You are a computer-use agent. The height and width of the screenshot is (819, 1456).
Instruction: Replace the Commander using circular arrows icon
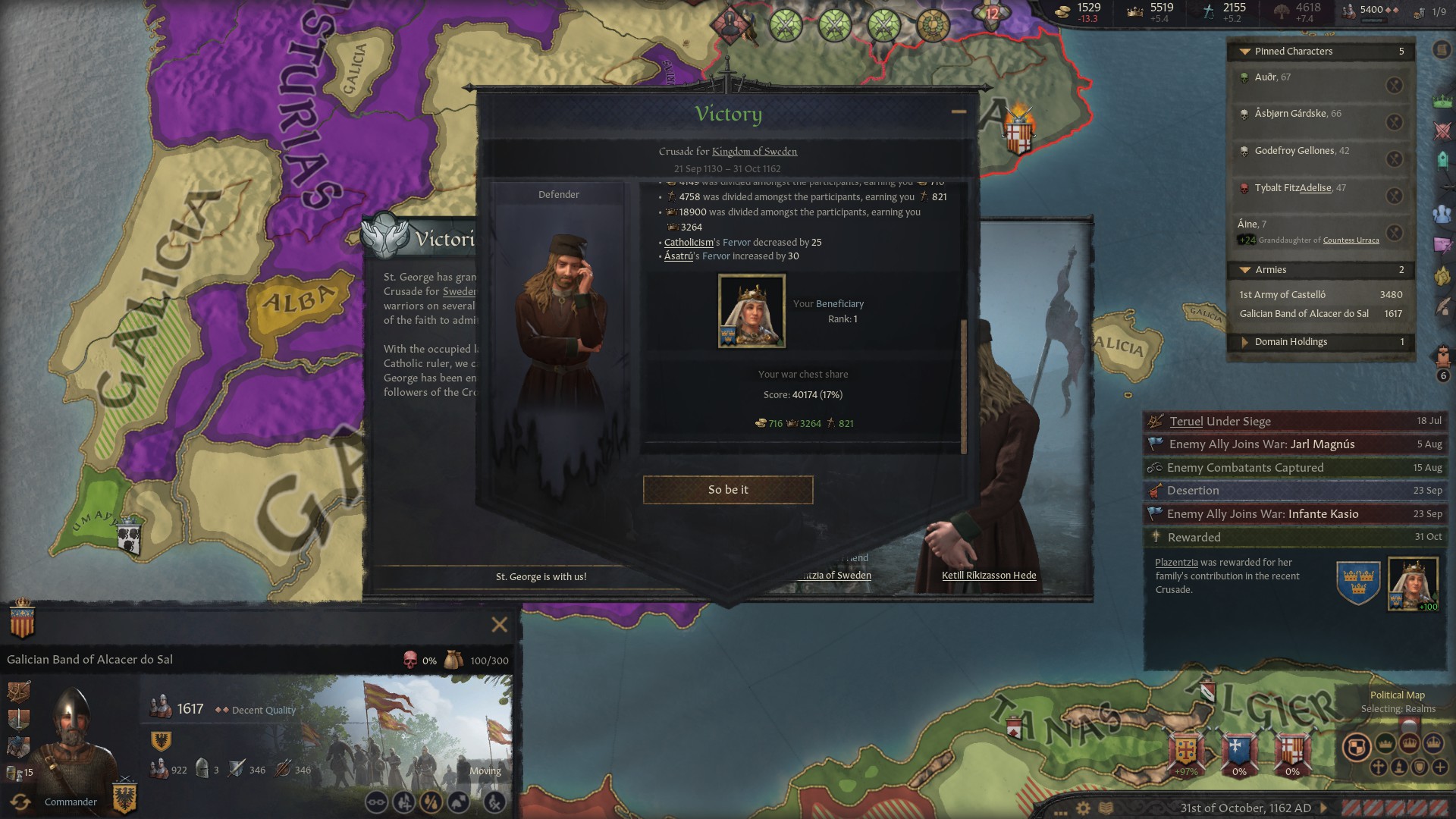(x=22, y=802)
